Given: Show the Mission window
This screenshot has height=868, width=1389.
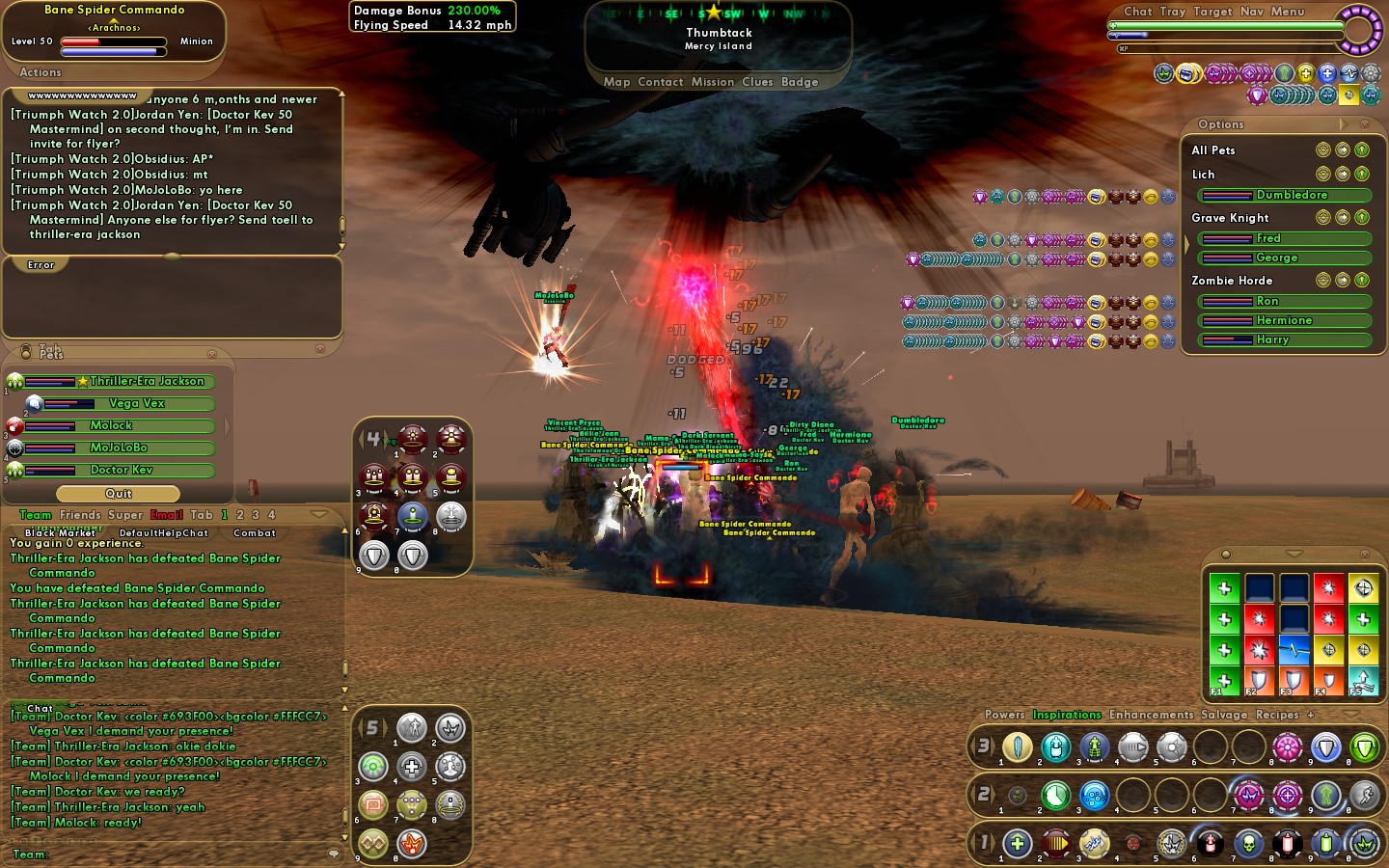Looking at the screenshot, I should pos(712,82).
